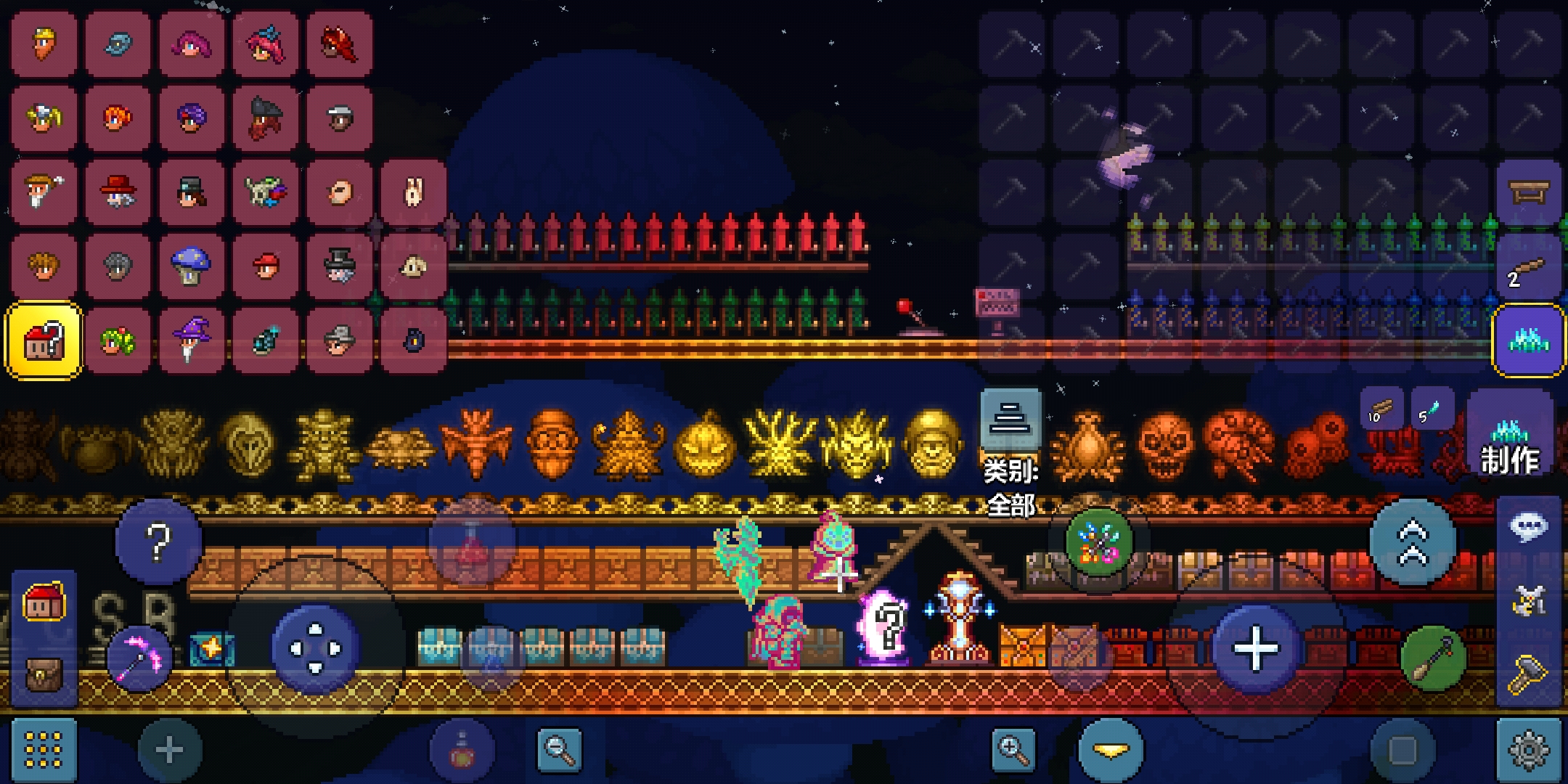Zoom in with the plus magnifier
Viewport: 1568px width, 784px height.
1013,751
